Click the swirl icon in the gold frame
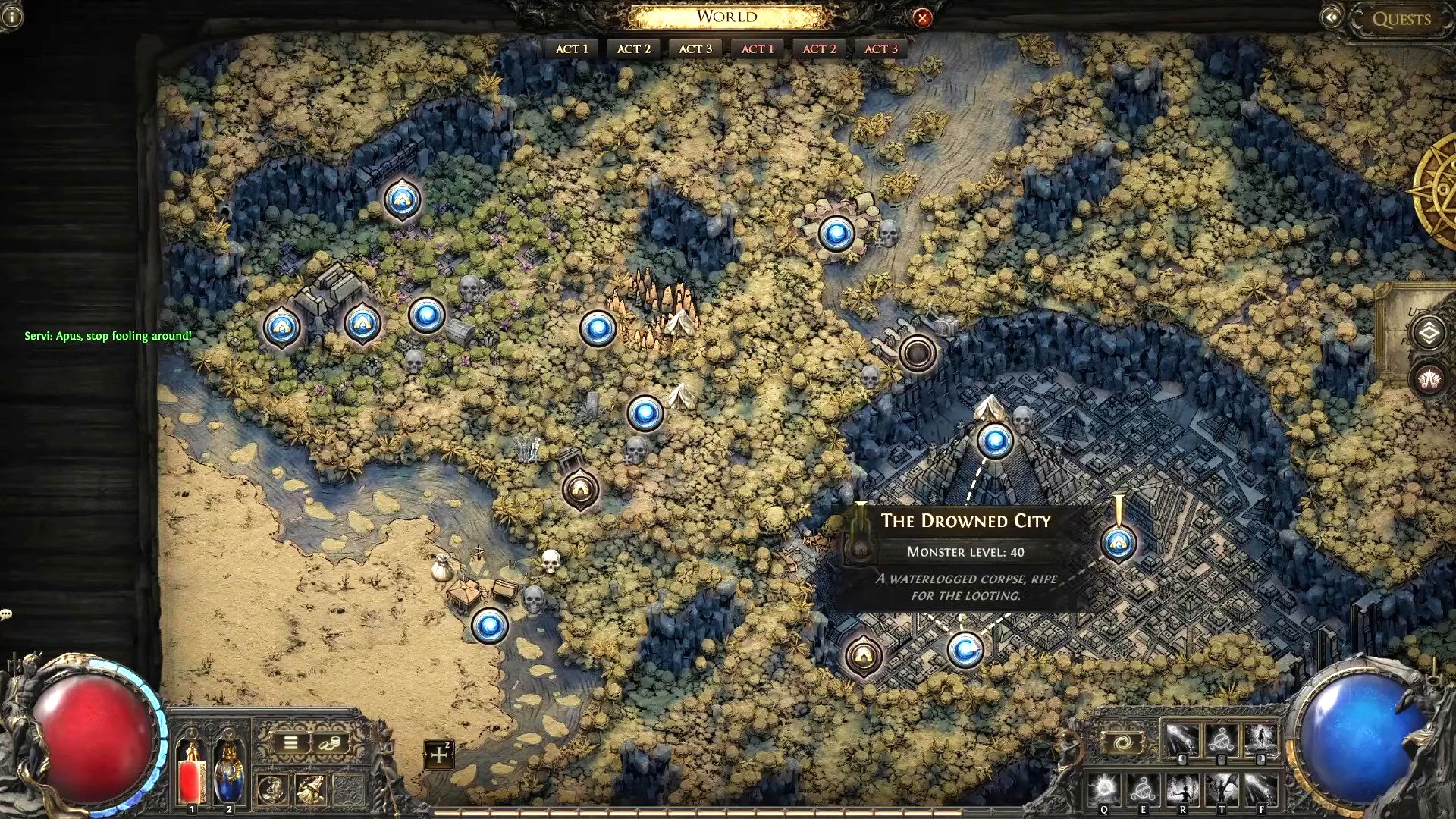This screenshot has height=819, width=1456. click(x=1123, y=743)
